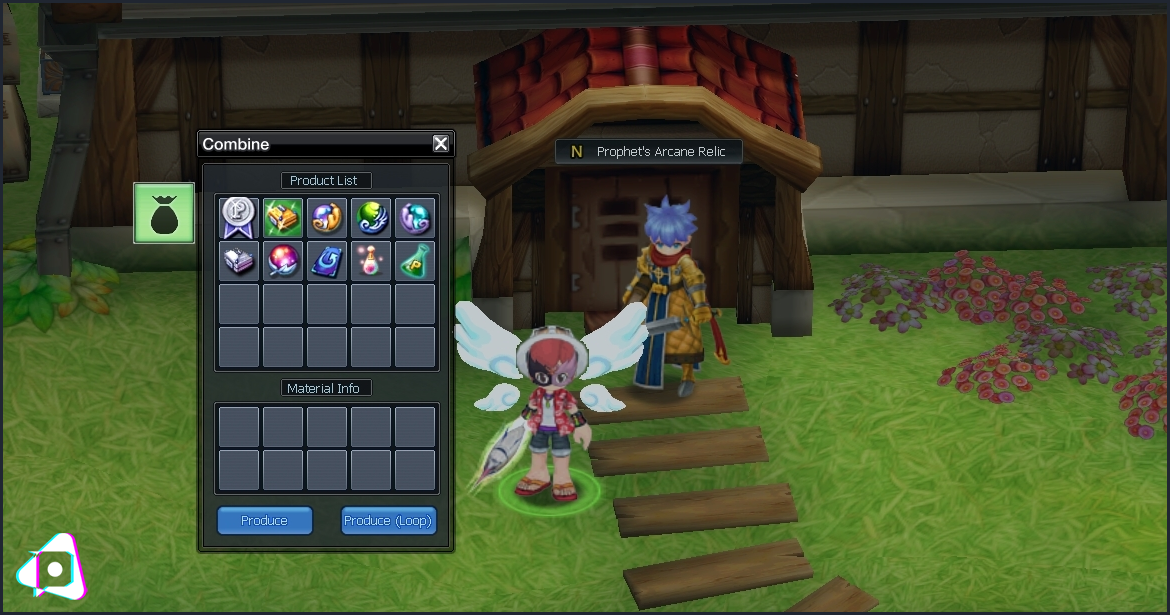Viewport: 1170px width, 615px height.
Task: Close the Combine window
Action: click(441, 144)
